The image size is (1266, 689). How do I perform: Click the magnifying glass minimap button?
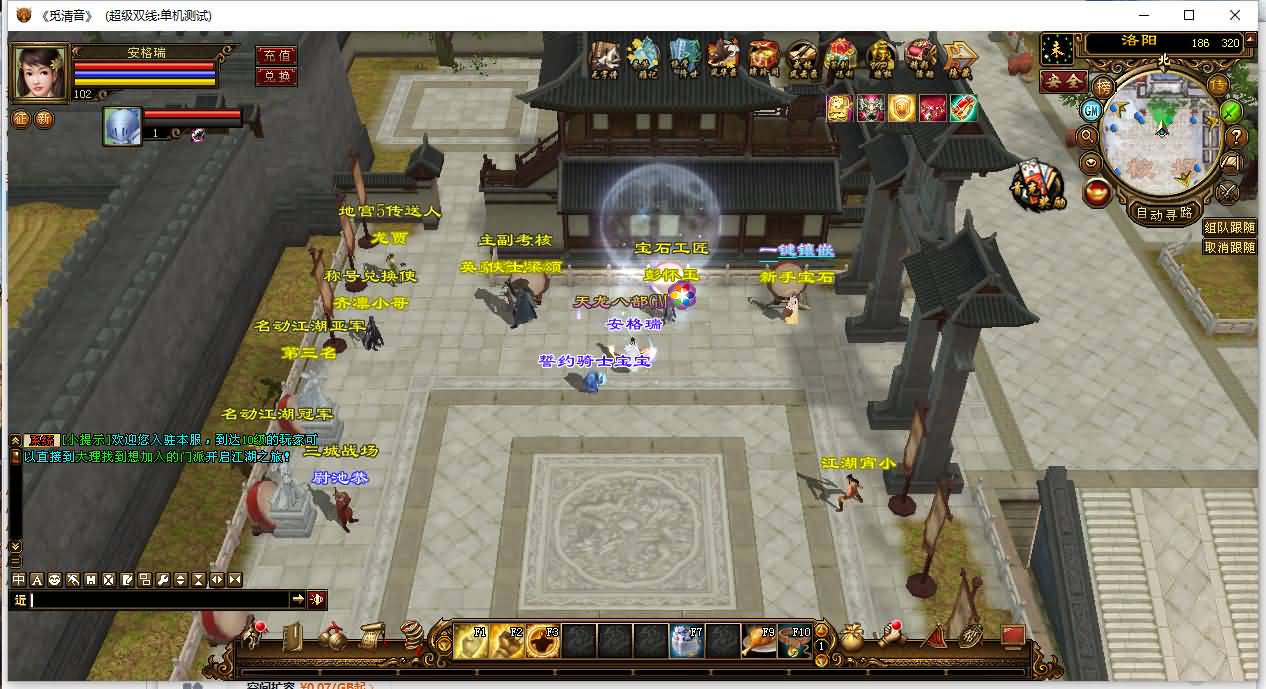(1088, 137)
